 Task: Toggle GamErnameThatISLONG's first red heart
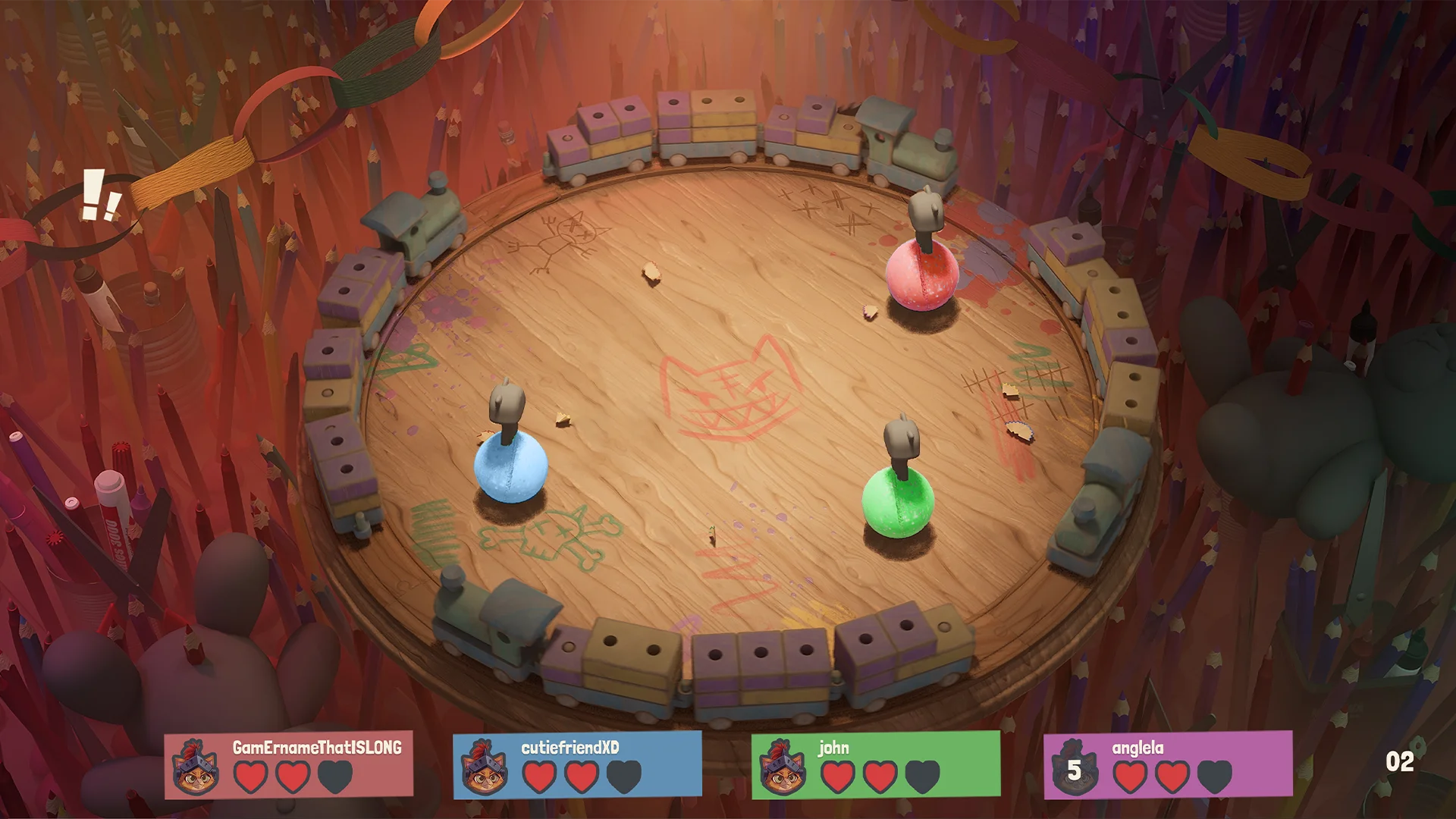pyautogui.click(x=250, y=778)
